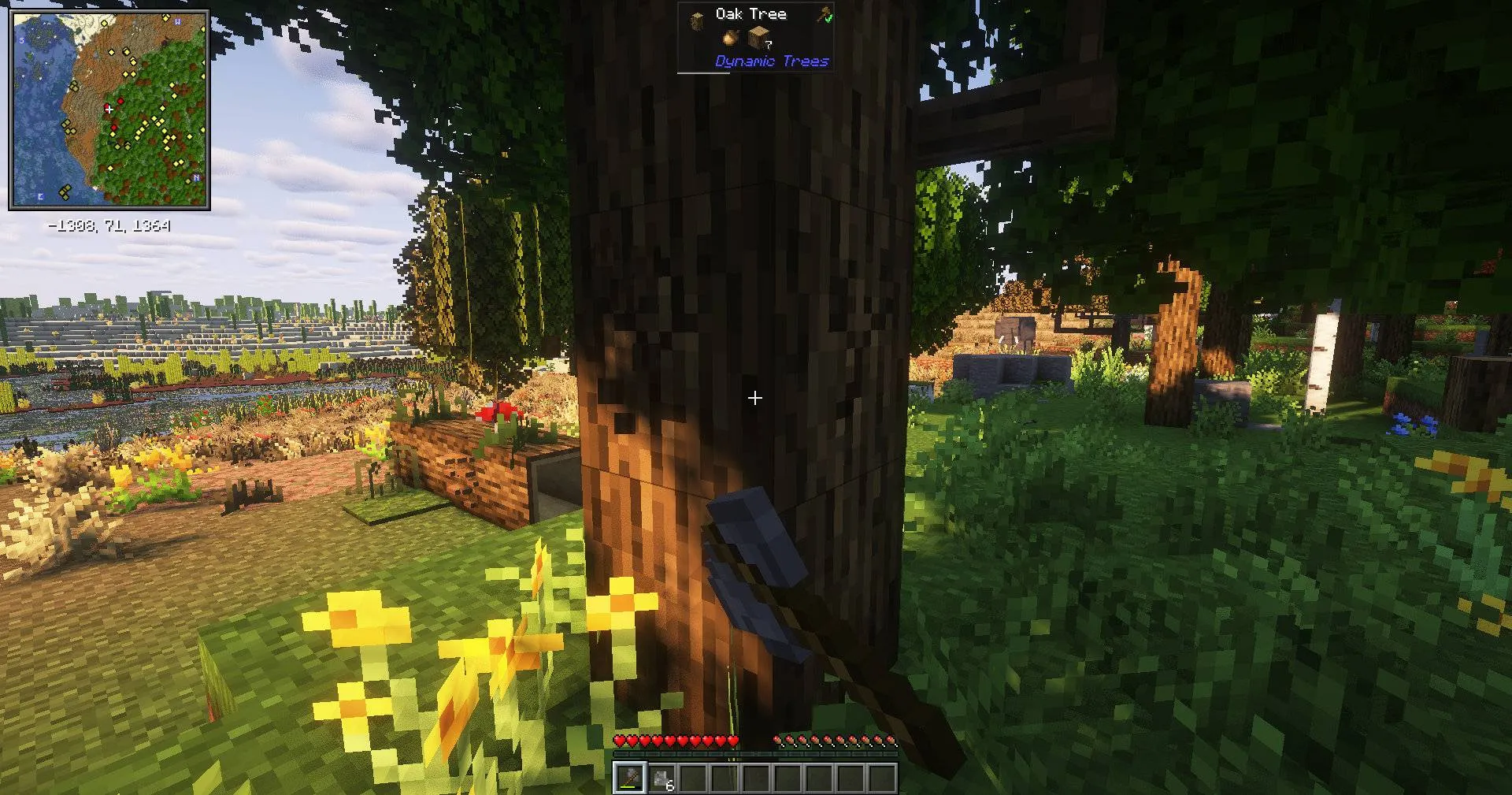Click the N compass letter on the minimap
This screenshot has height=795, width=1512.
[x=195, y=178]
